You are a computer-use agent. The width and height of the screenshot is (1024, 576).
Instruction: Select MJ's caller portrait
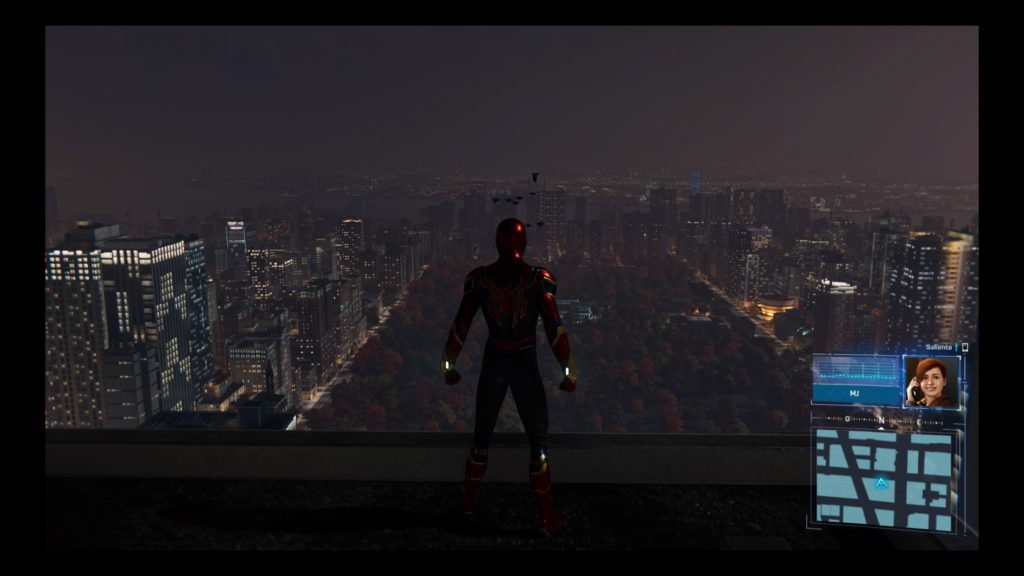(930, 381)
